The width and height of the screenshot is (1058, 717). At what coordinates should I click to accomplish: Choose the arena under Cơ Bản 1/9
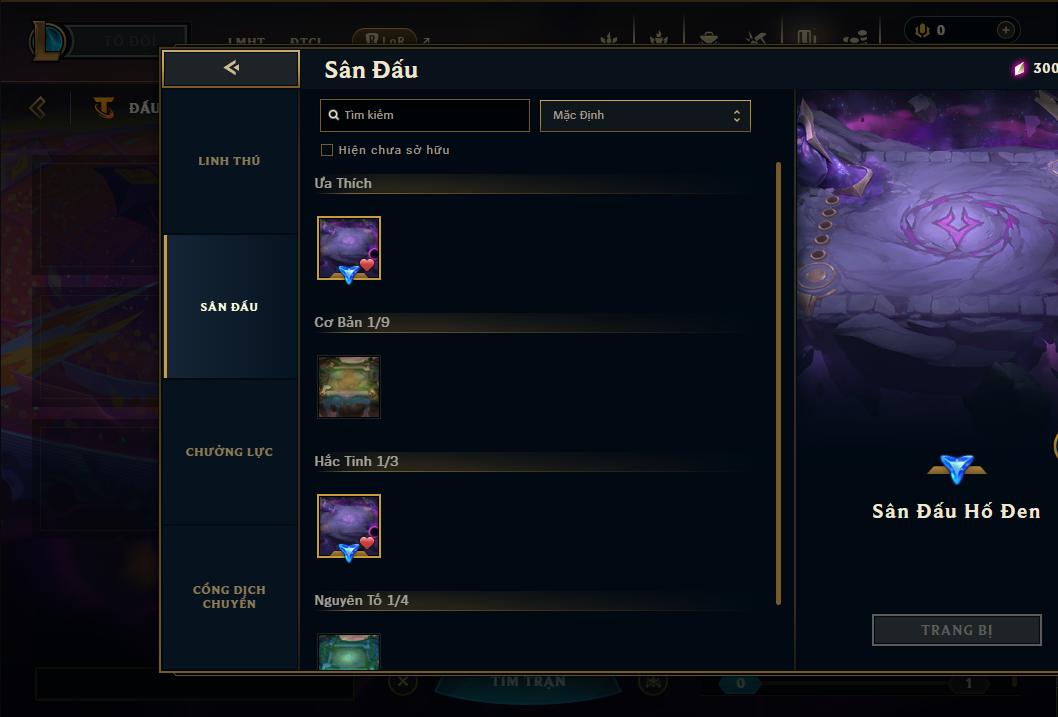tap(349, 387)
